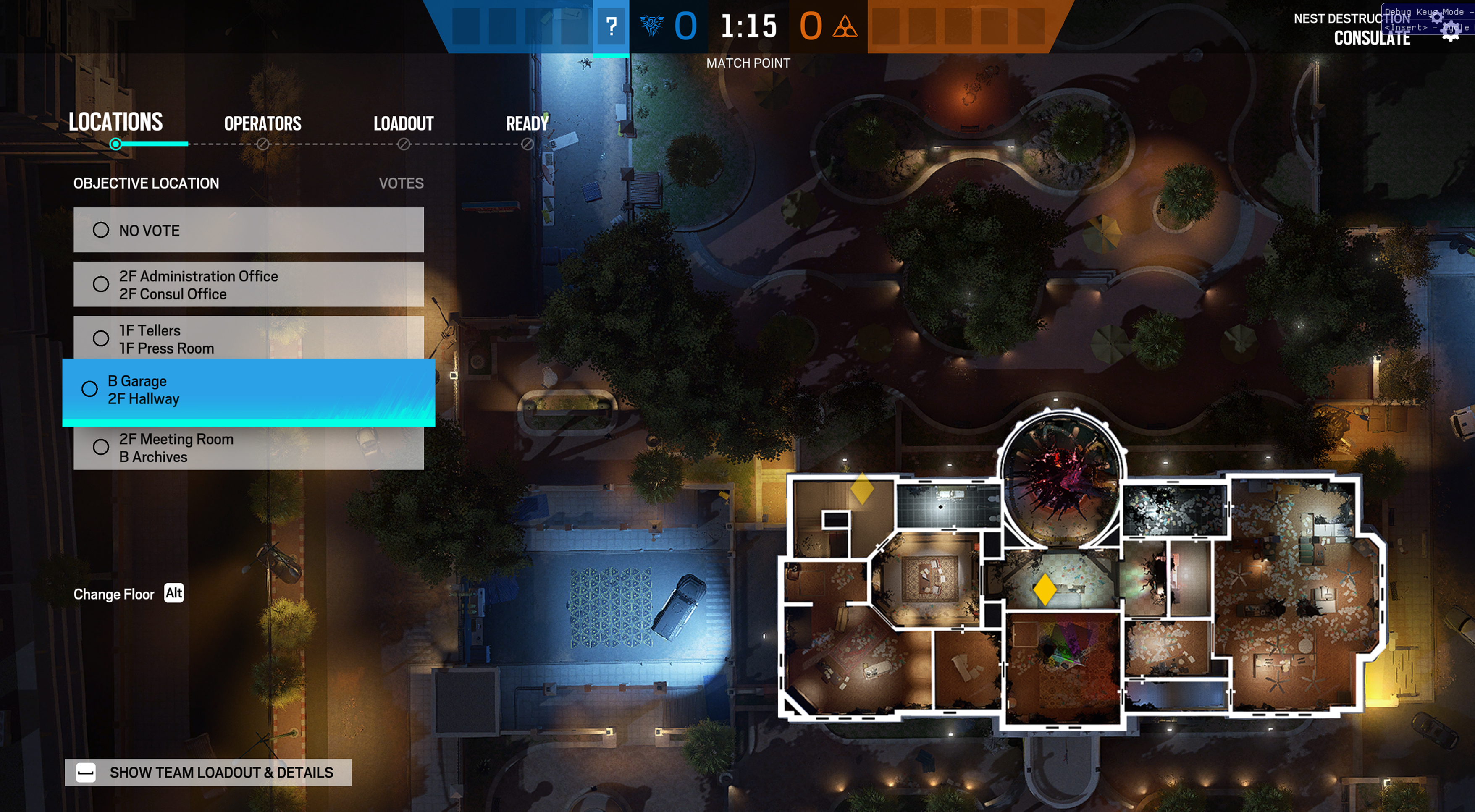Vote for 2F Administration Office and Consul Office

coord(248,284)
